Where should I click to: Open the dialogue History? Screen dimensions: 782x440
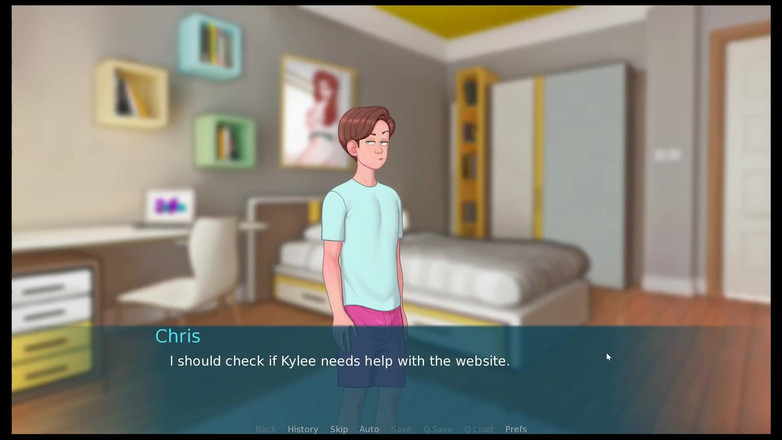303,429
